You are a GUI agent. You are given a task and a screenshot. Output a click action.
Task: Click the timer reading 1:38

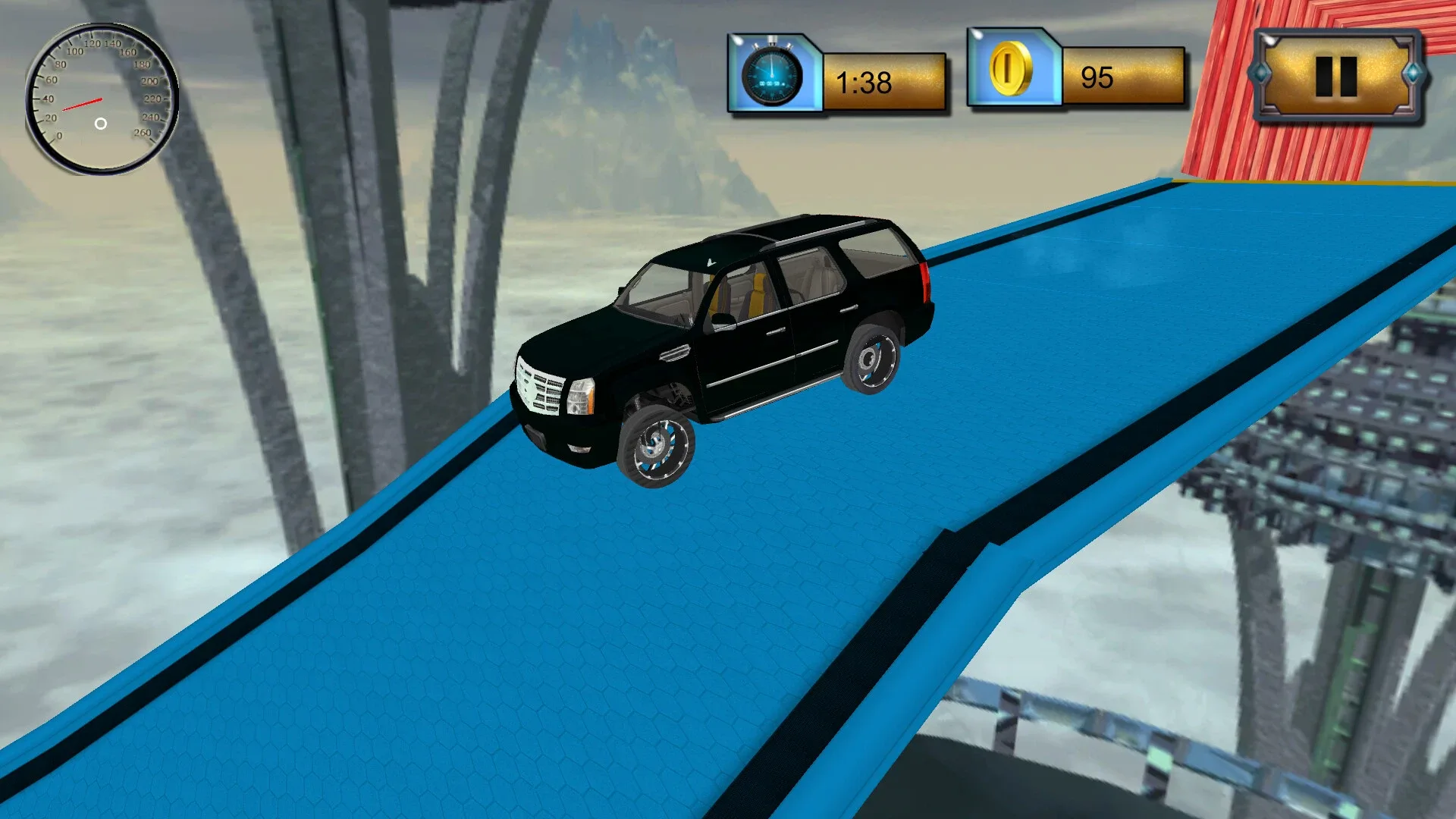pyautogui.click(x=864, y=80)
